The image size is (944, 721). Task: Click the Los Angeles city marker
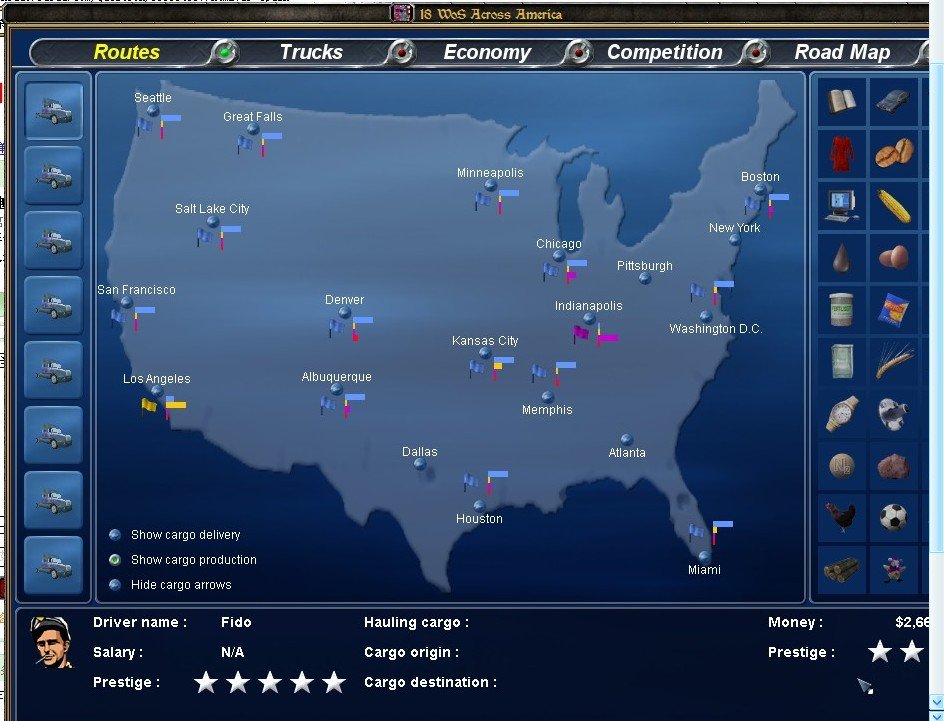(x=157, y=392)
